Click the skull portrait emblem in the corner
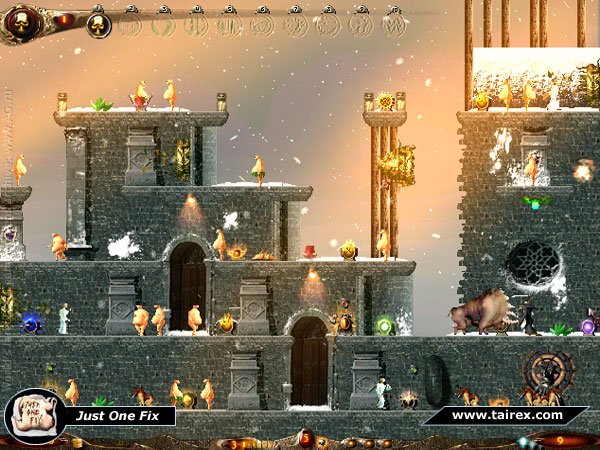 [23, 21]
